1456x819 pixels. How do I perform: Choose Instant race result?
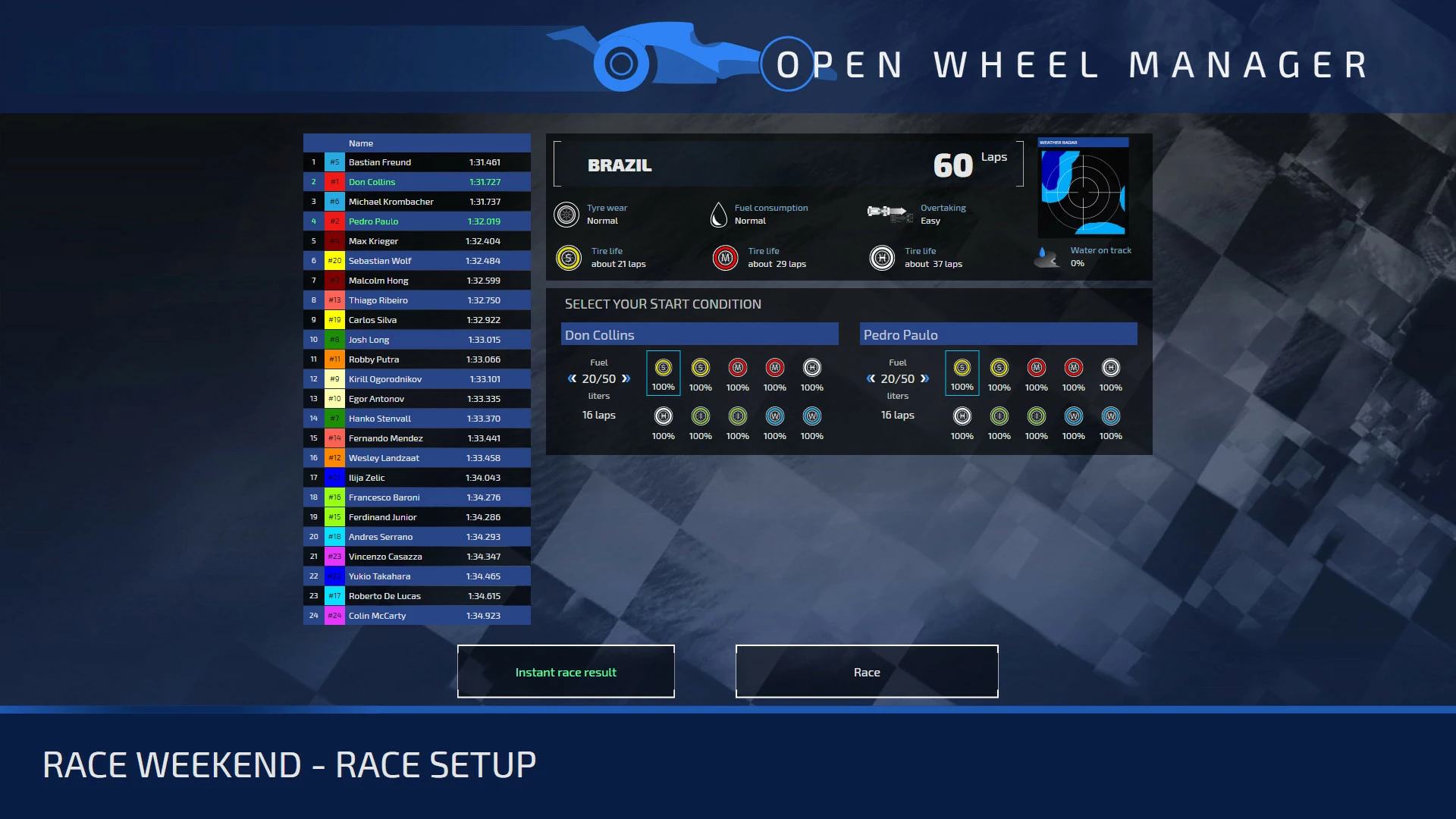tap(566, 672)
